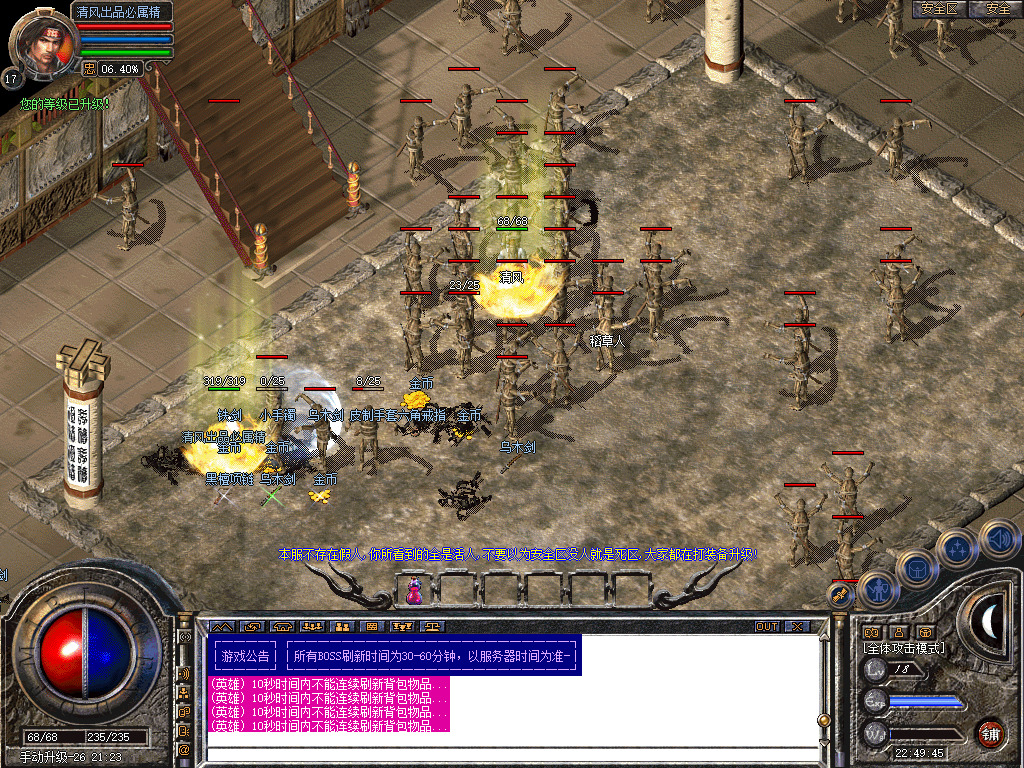Click the group members icon in chat toolbar
Image resolution: width=1024 pixels, height=768 pixels.
tap(341, 626)
